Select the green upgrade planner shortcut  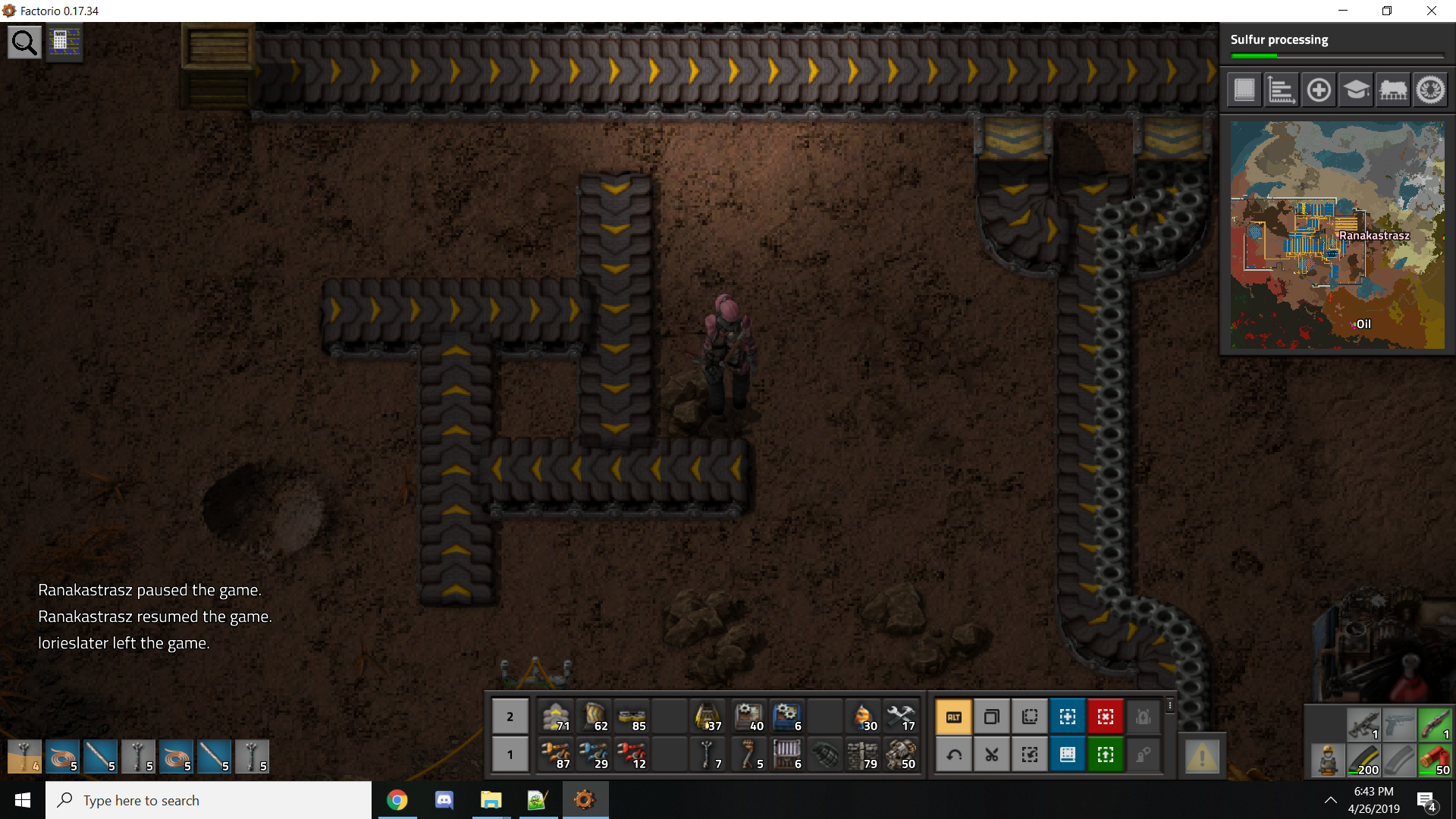pos(1105,754)
